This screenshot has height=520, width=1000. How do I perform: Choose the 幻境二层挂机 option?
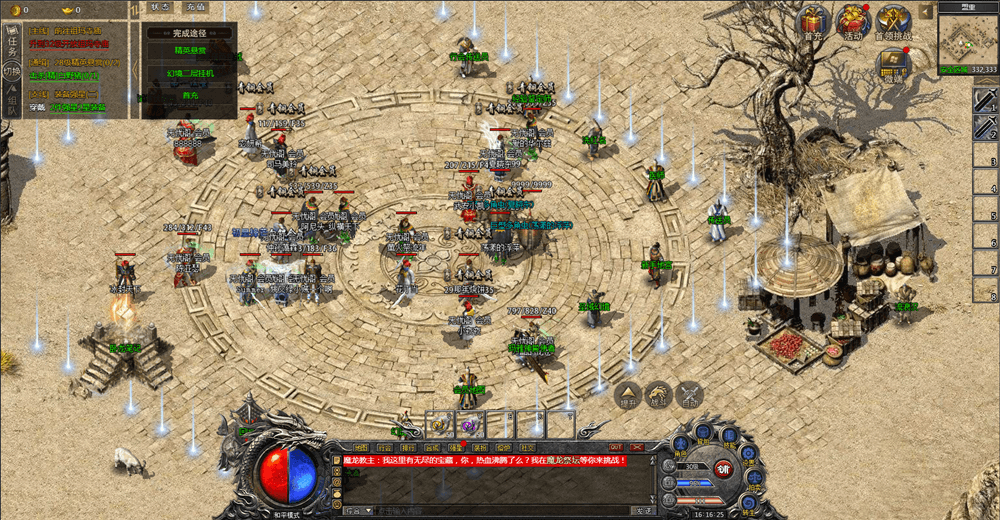[190, 73]
